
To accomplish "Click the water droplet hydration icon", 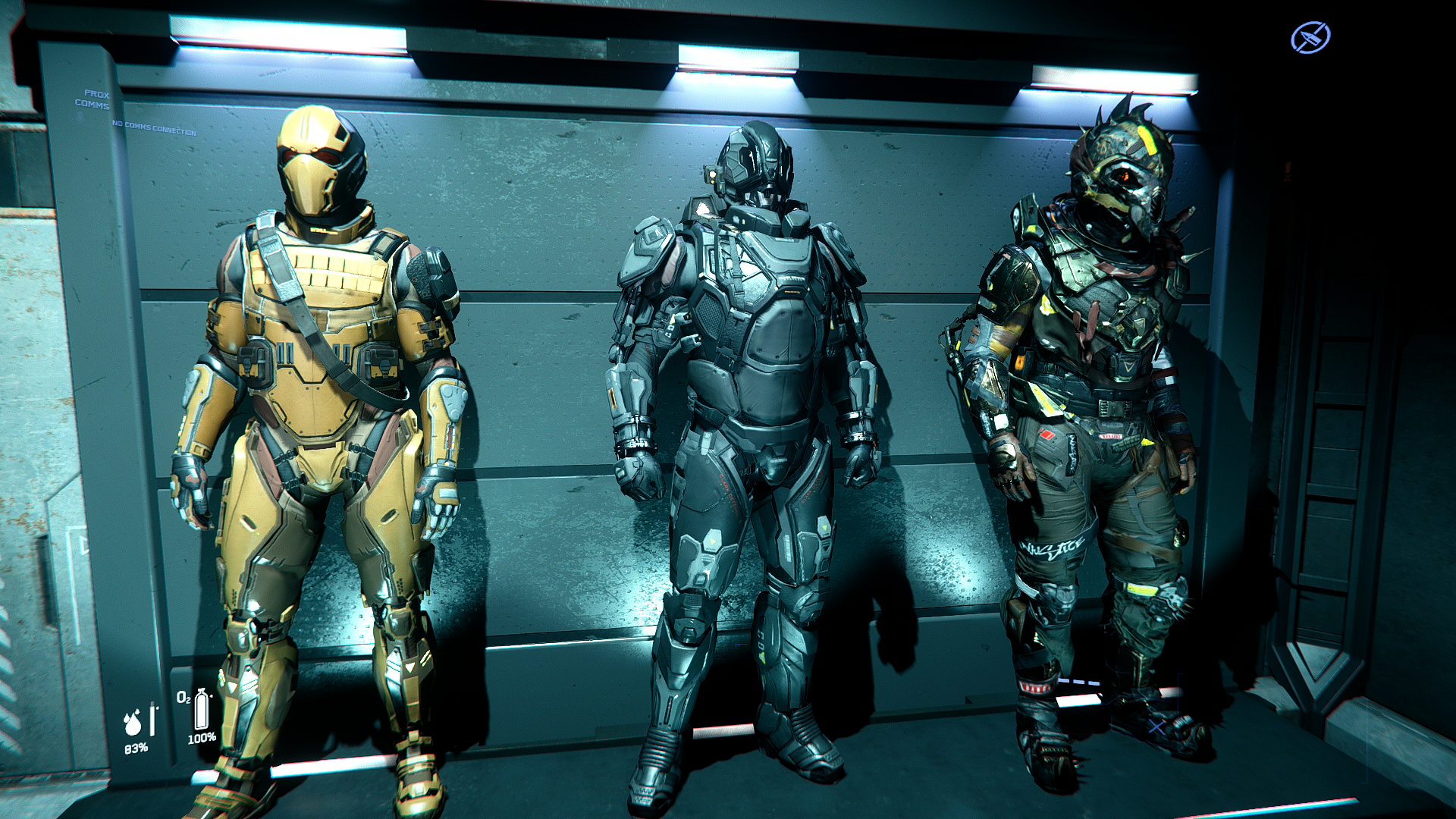I will coord(133,723).
